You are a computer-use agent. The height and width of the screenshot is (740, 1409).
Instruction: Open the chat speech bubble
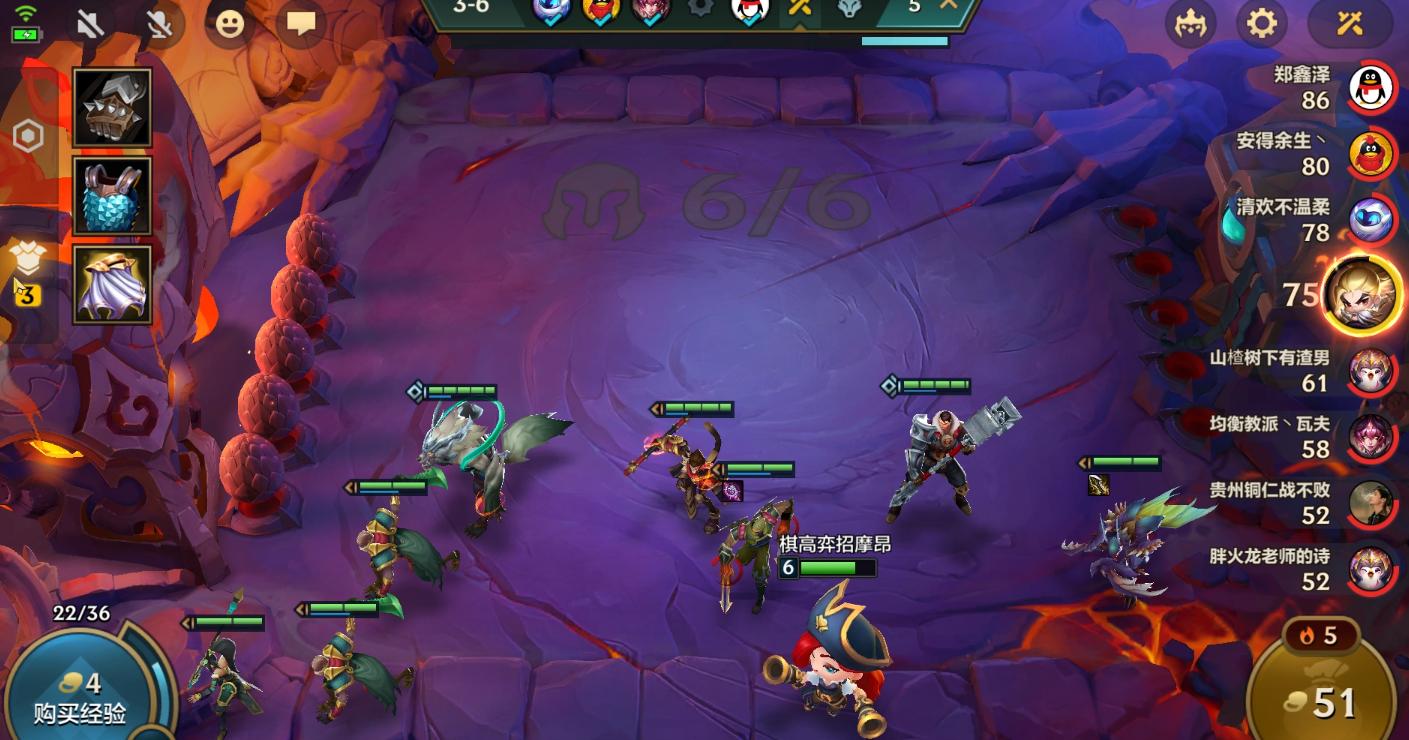click(x=300, y=24)
